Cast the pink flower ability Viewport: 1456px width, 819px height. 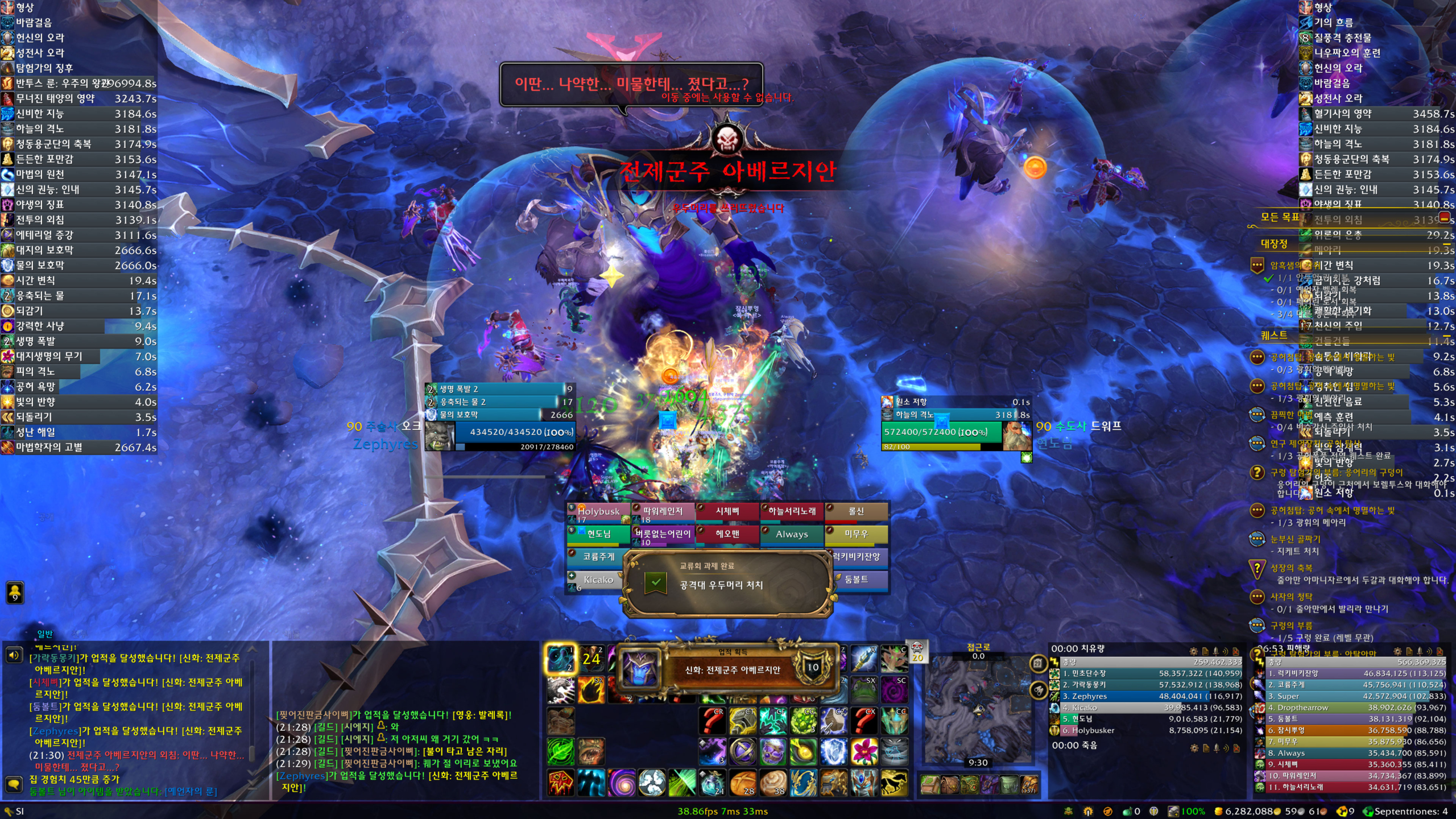click(x=864, y=751)
